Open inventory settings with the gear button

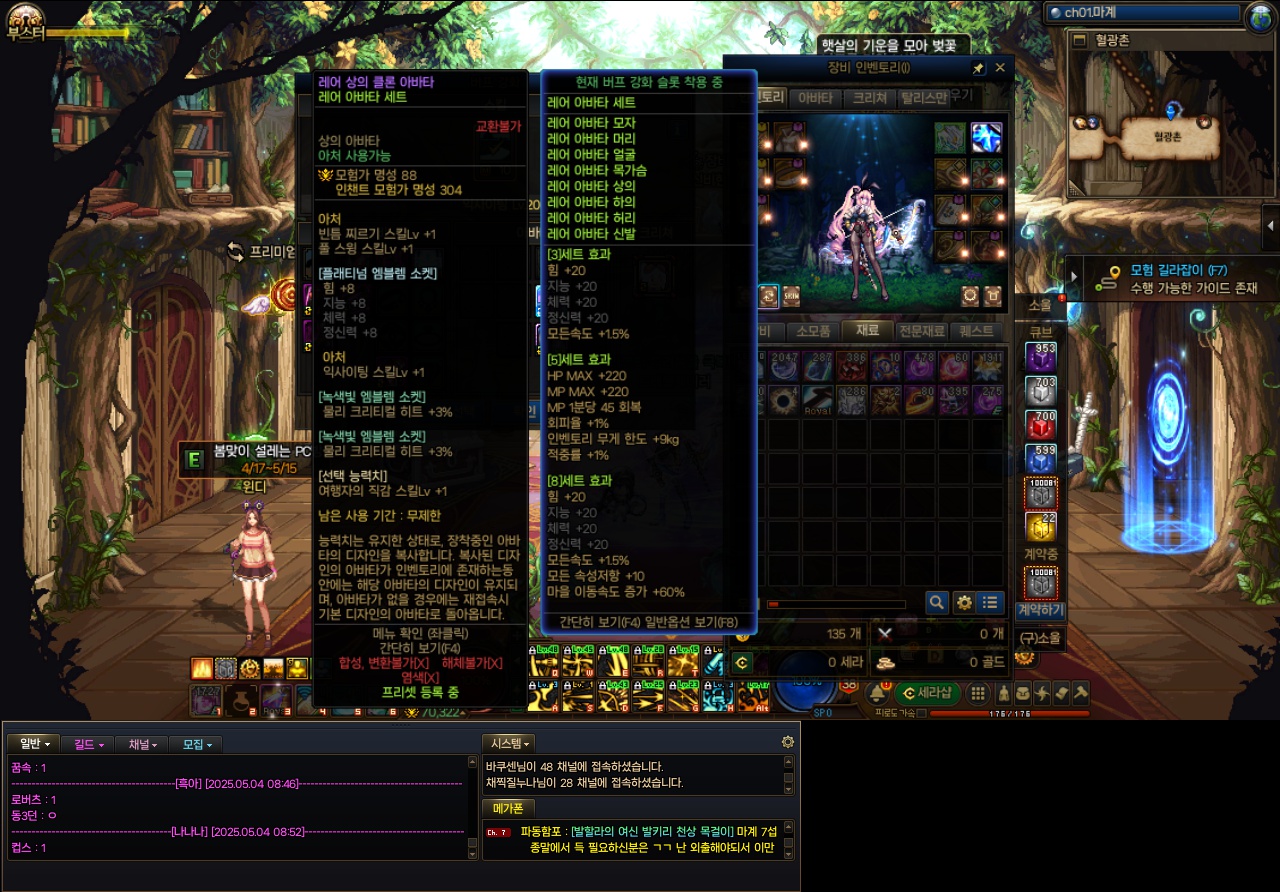point(964,602)
